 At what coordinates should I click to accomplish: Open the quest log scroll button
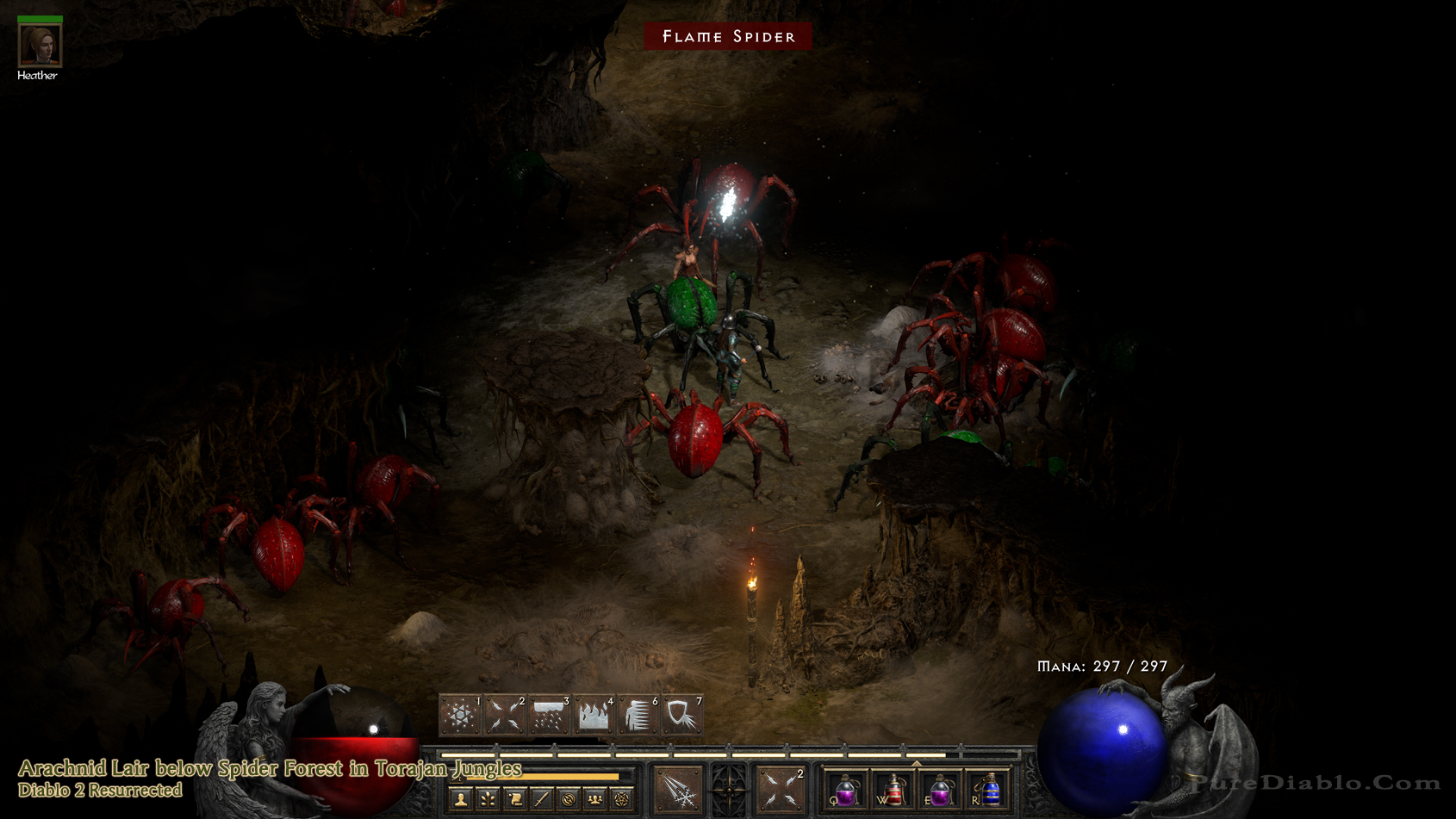click(x=515, y=800)
